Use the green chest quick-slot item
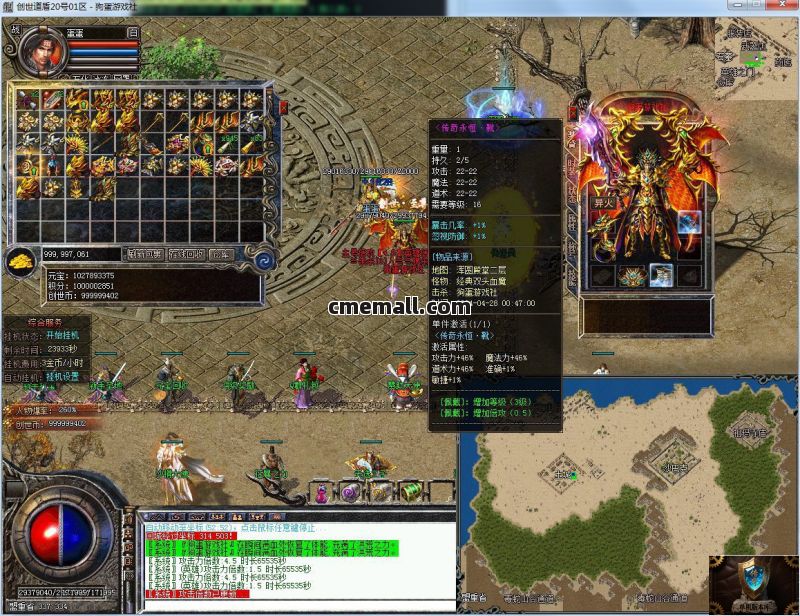This screenshot has width=800, height=616. click(x=410, y=491)
